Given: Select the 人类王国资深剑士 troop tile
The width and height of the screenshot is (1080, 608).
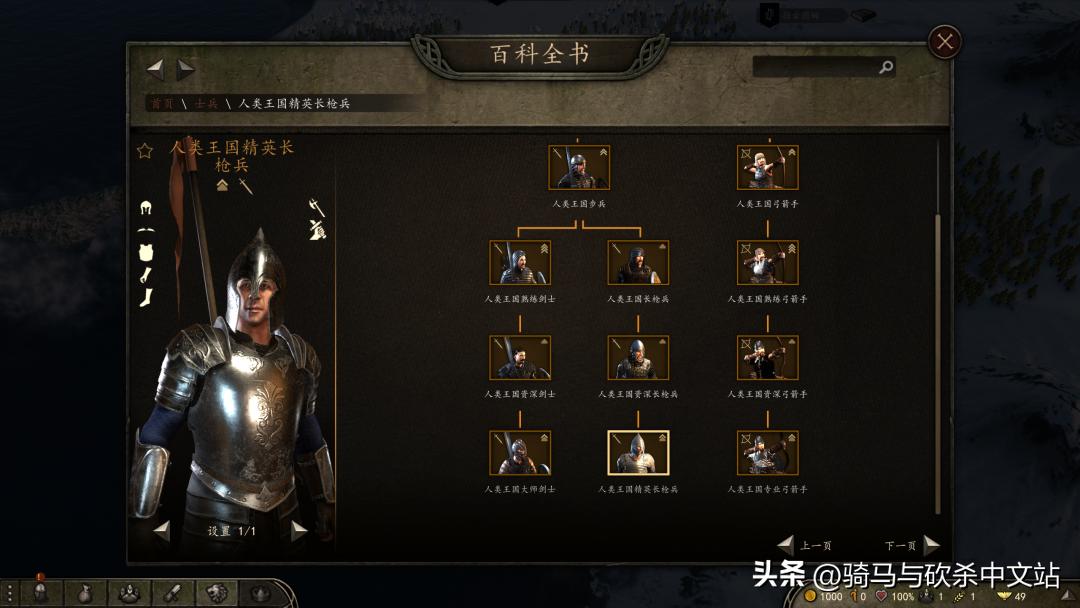Looking at the screenshot, I should (519, 357).
